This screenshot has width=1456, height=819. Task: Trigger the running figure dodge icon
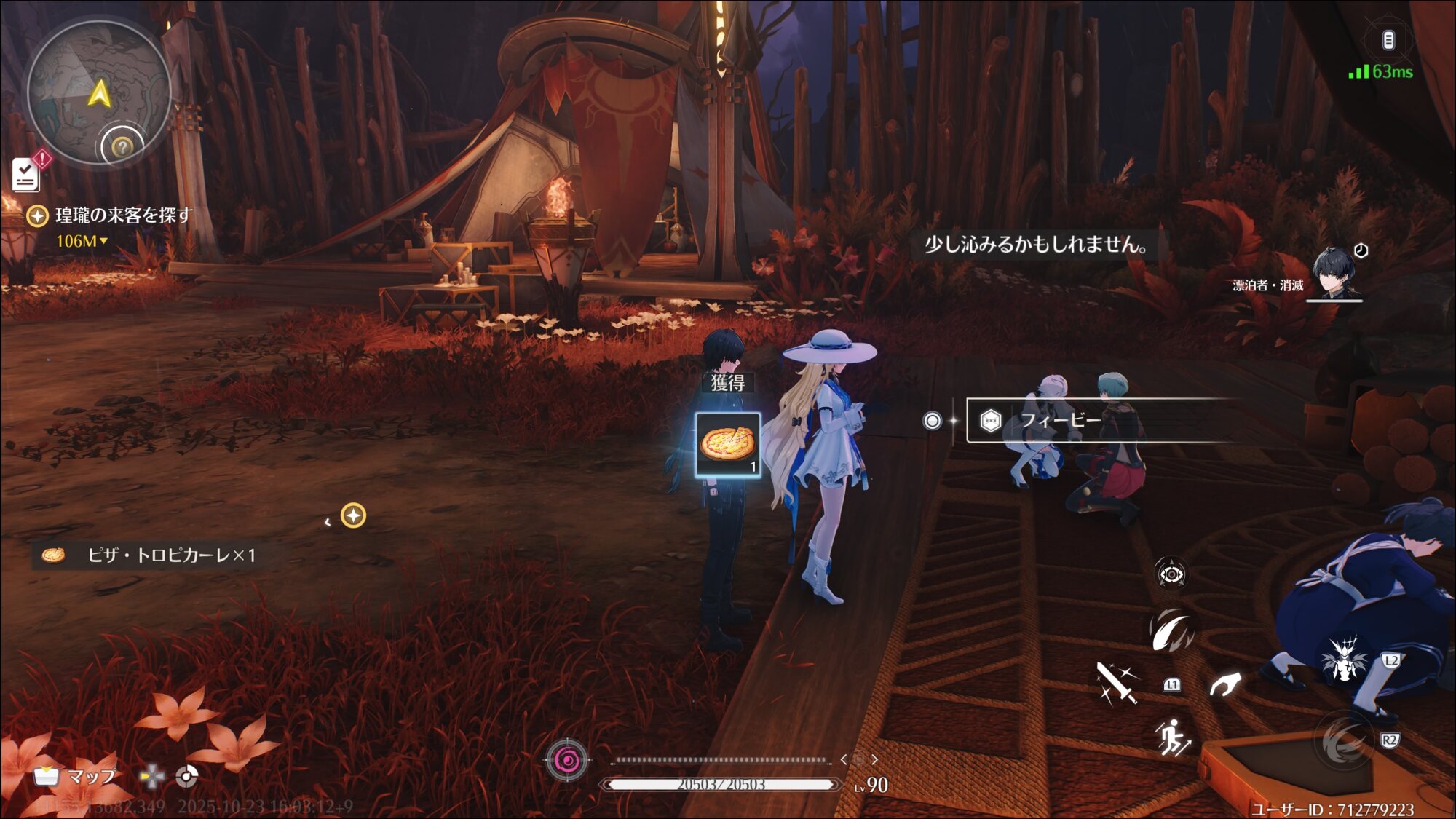(x=1172, y=737)
